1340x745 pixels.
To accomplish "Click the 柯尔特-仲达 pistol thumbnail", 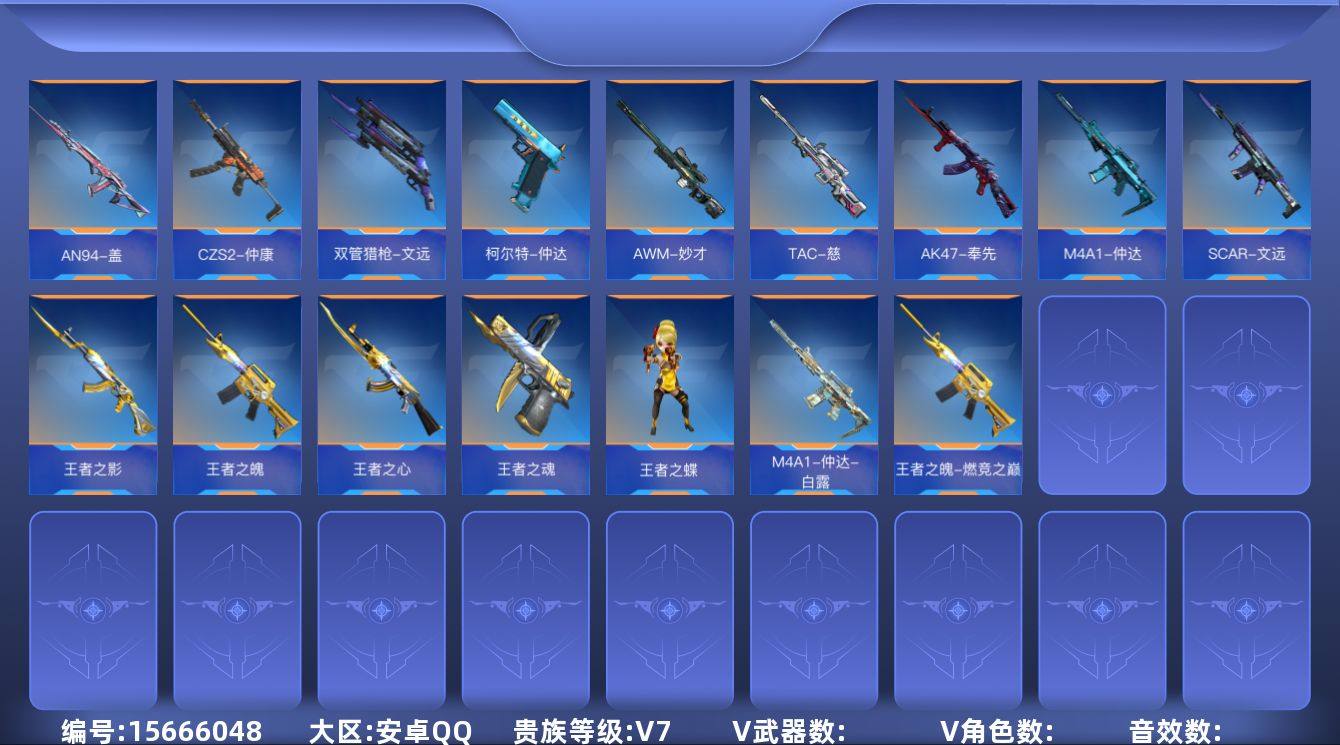I will 525,170.
